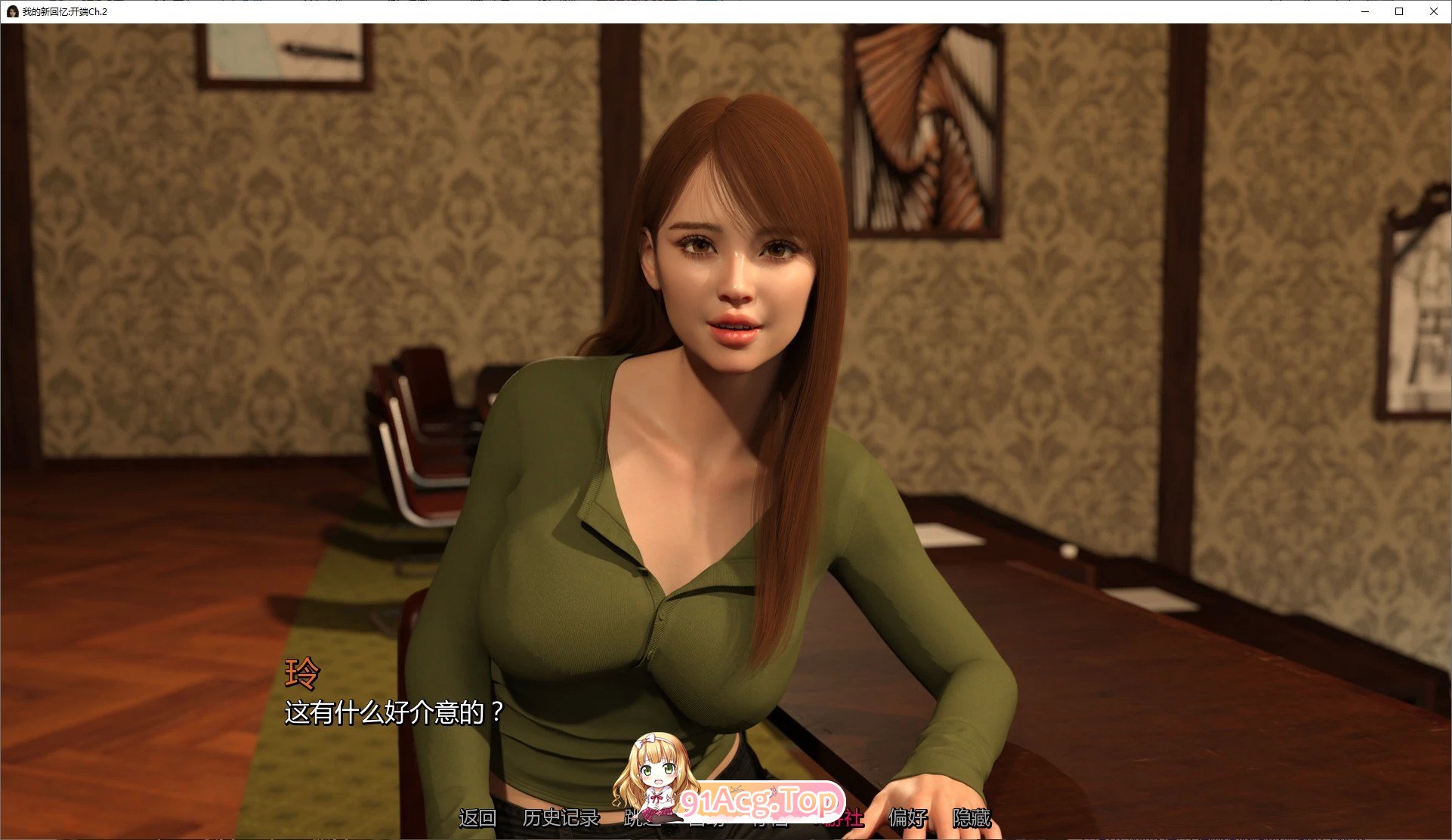Click the speaker name 玲
Viewport: 1452px width, 840px height.
(301, 672)
